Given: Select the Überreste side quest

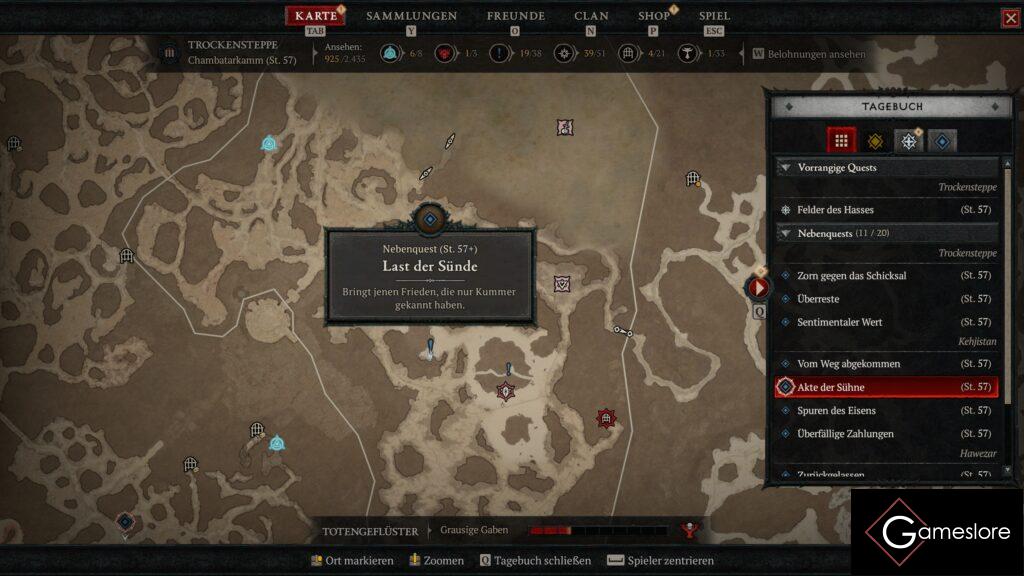Looking at the screenshot, I should pos(818,299).
